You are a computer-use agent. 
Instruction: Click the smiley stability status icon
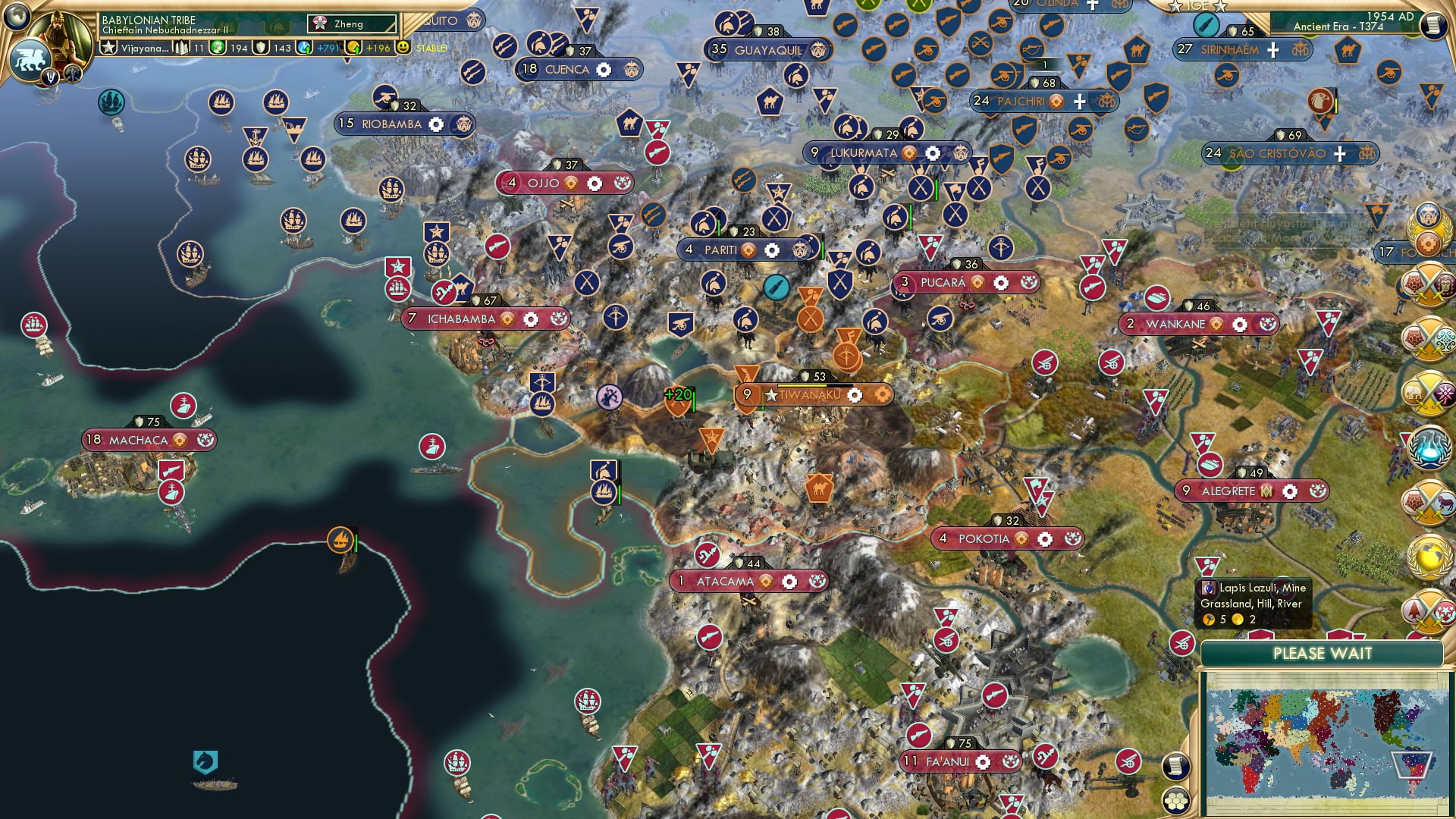coord(403,47)
